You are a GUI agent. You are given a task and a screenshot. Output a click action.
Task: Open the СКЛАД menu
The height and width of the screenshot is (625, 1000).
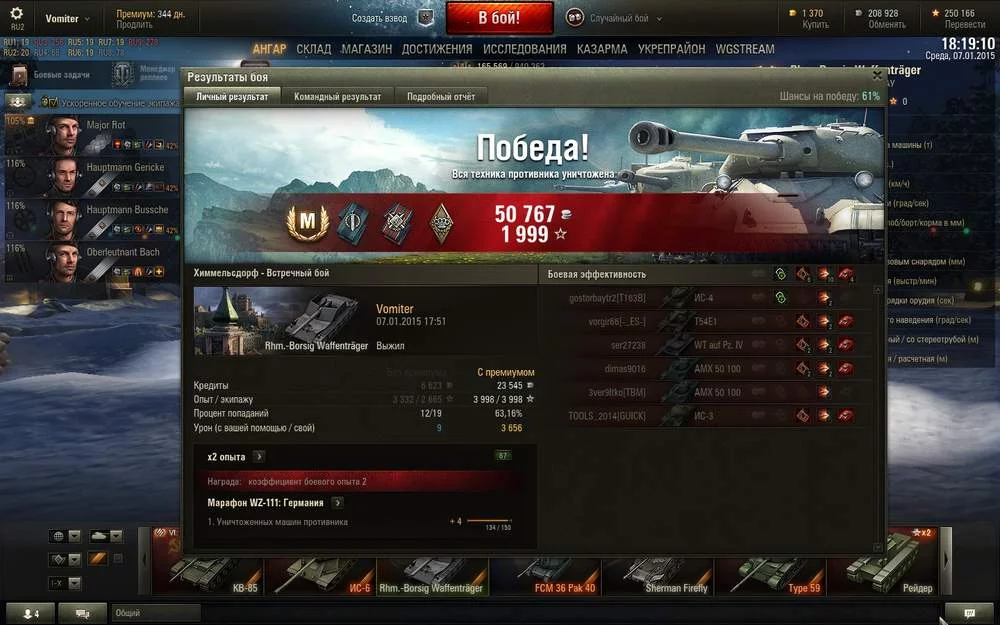coord(313,49)
